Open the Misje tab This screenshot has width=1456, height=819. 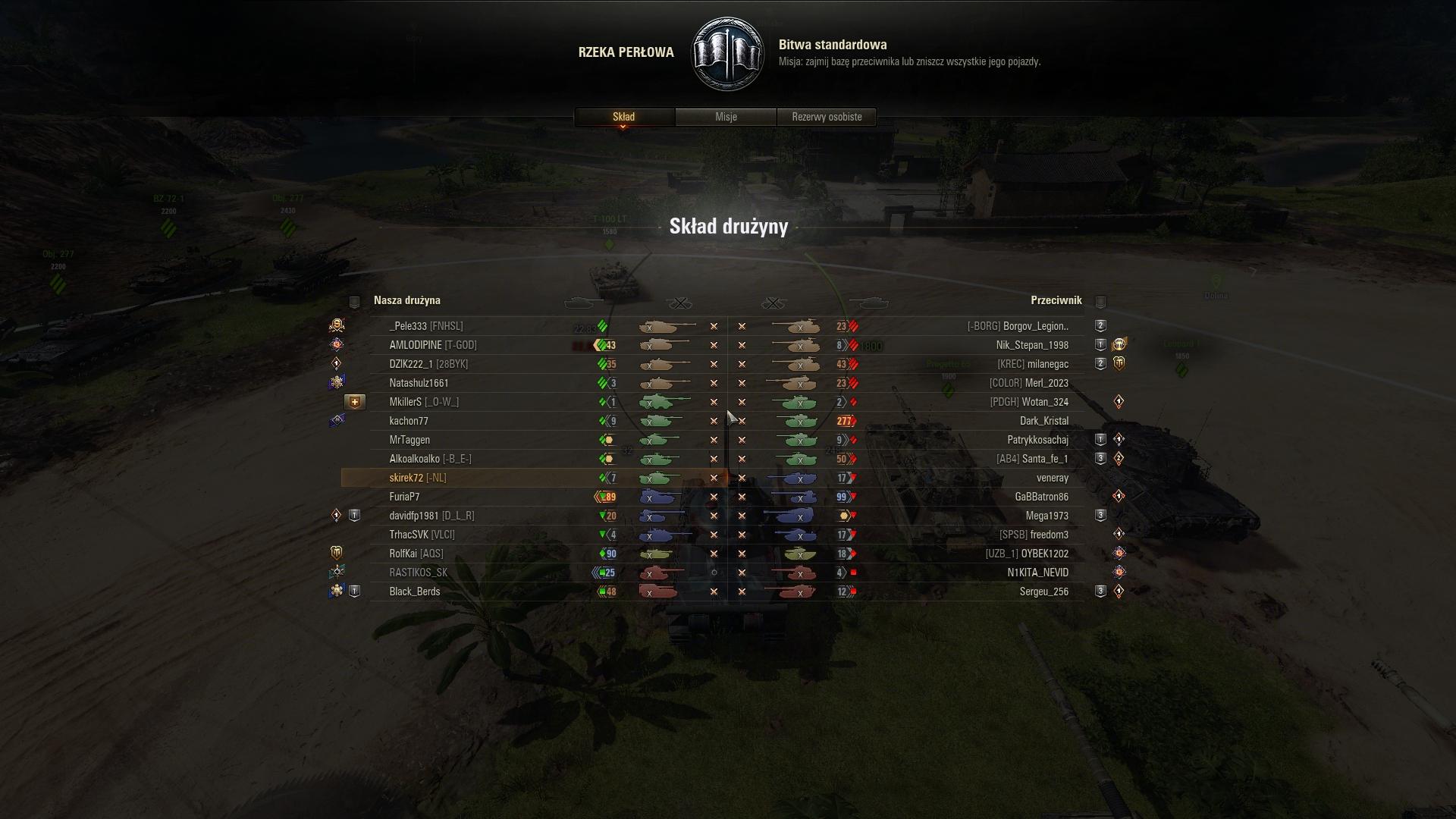coord(726,117)
